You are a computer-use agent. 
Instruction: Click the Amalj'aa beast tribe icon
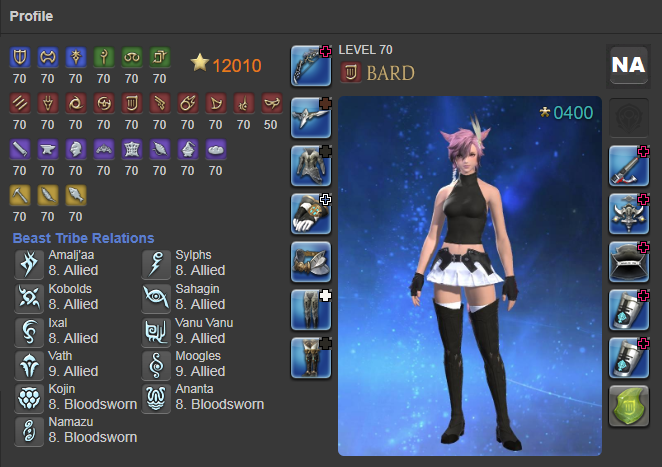[28, 263]
